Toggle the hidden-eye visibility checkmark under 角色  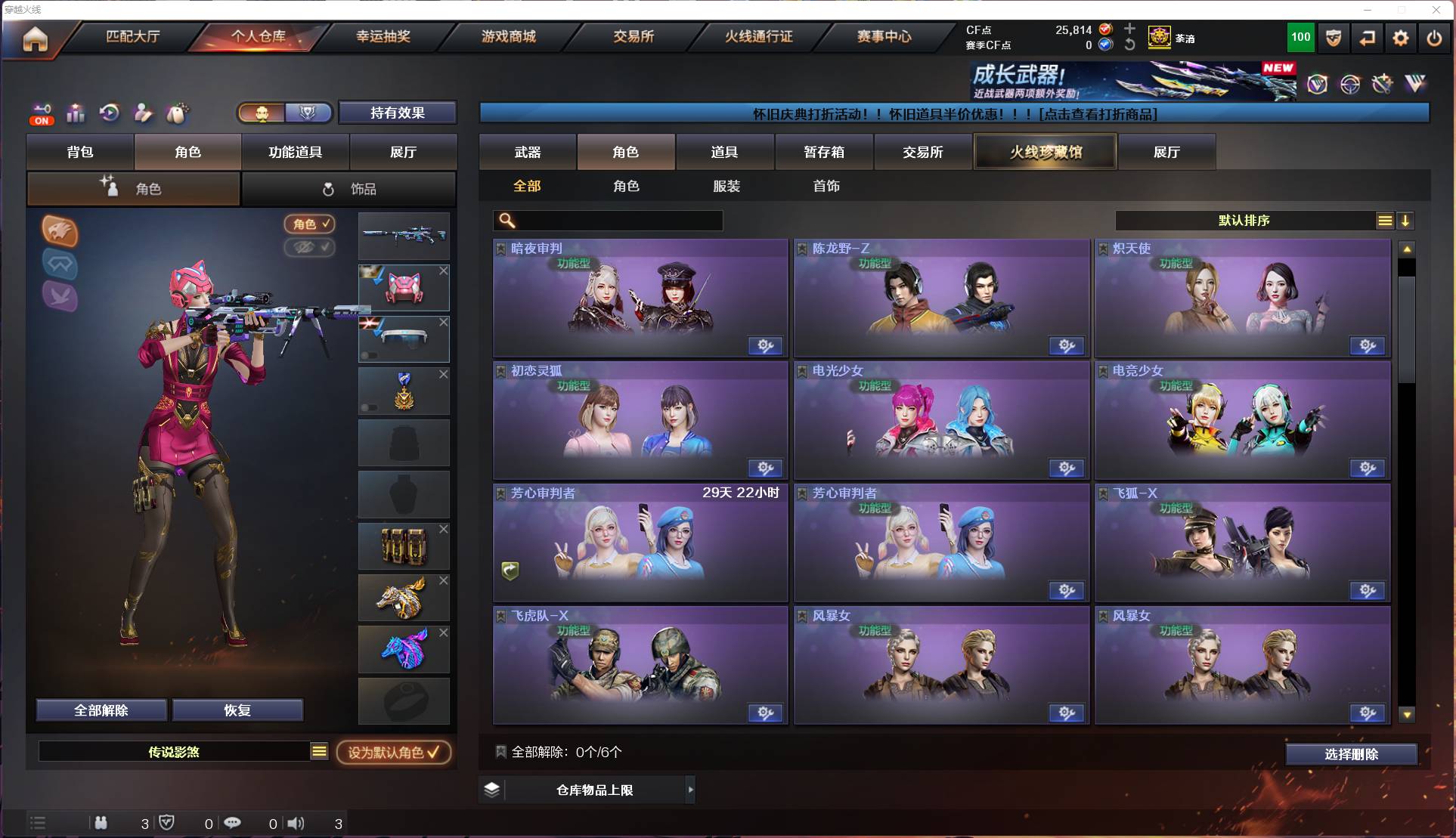point(310,249)
